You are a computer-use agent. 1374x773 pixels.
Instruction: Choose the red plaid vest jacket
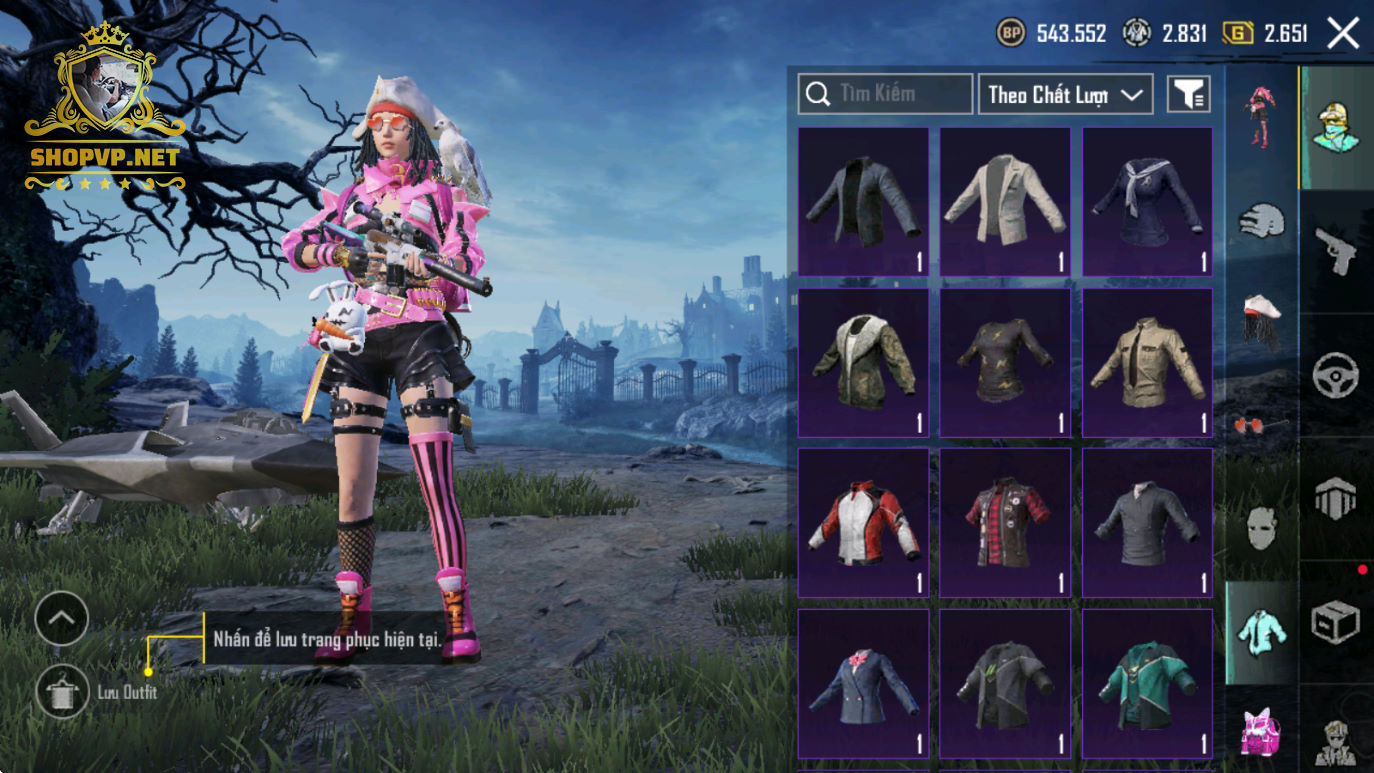(x=1005, y=522)
